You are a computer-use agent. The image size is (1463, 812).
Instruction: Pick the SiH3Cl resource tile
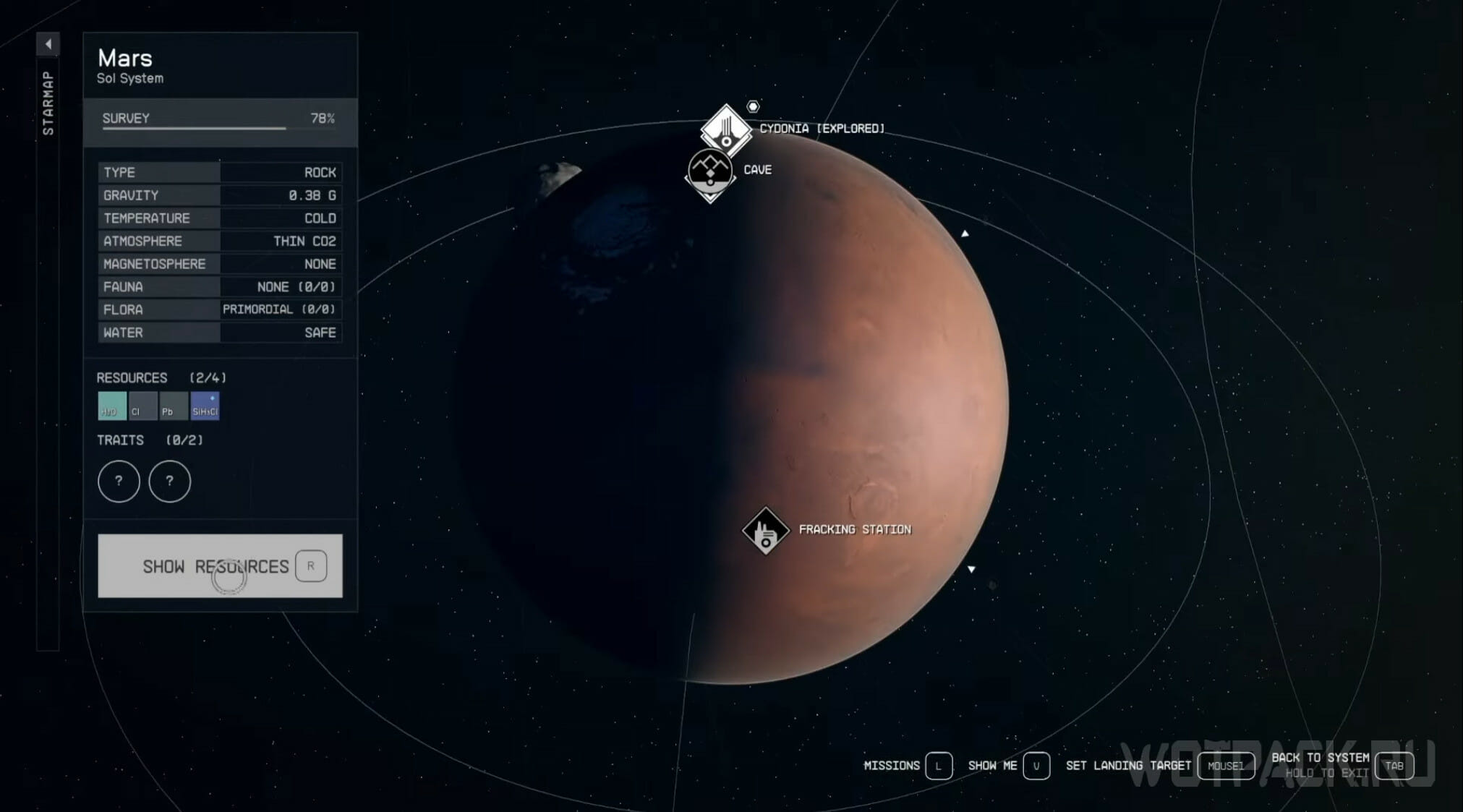click(x=205, y=406)
